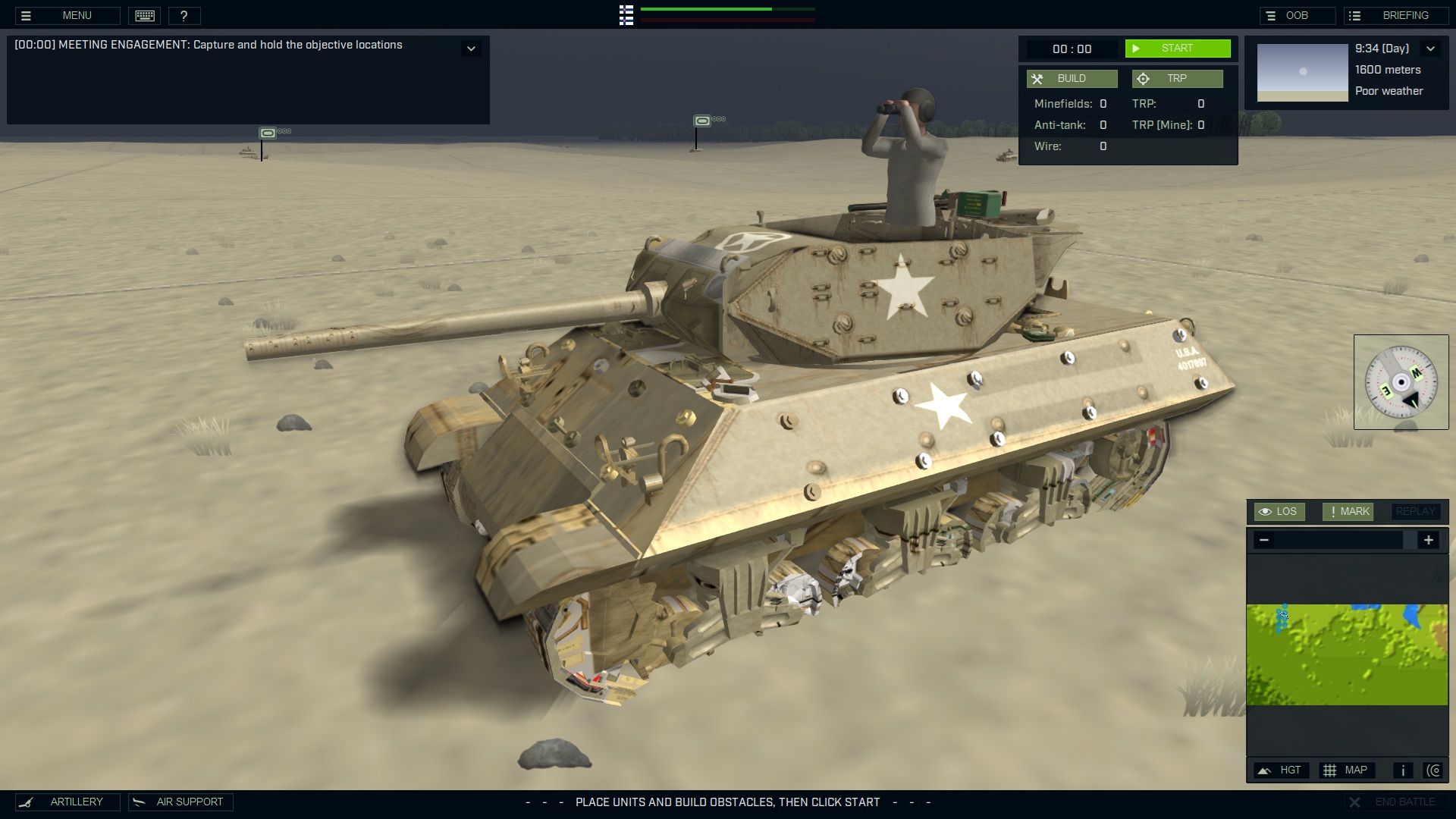Open the AIR SUPPORT panel
The width and height of the screenshot is (1456, 819).
coord(180,802)
